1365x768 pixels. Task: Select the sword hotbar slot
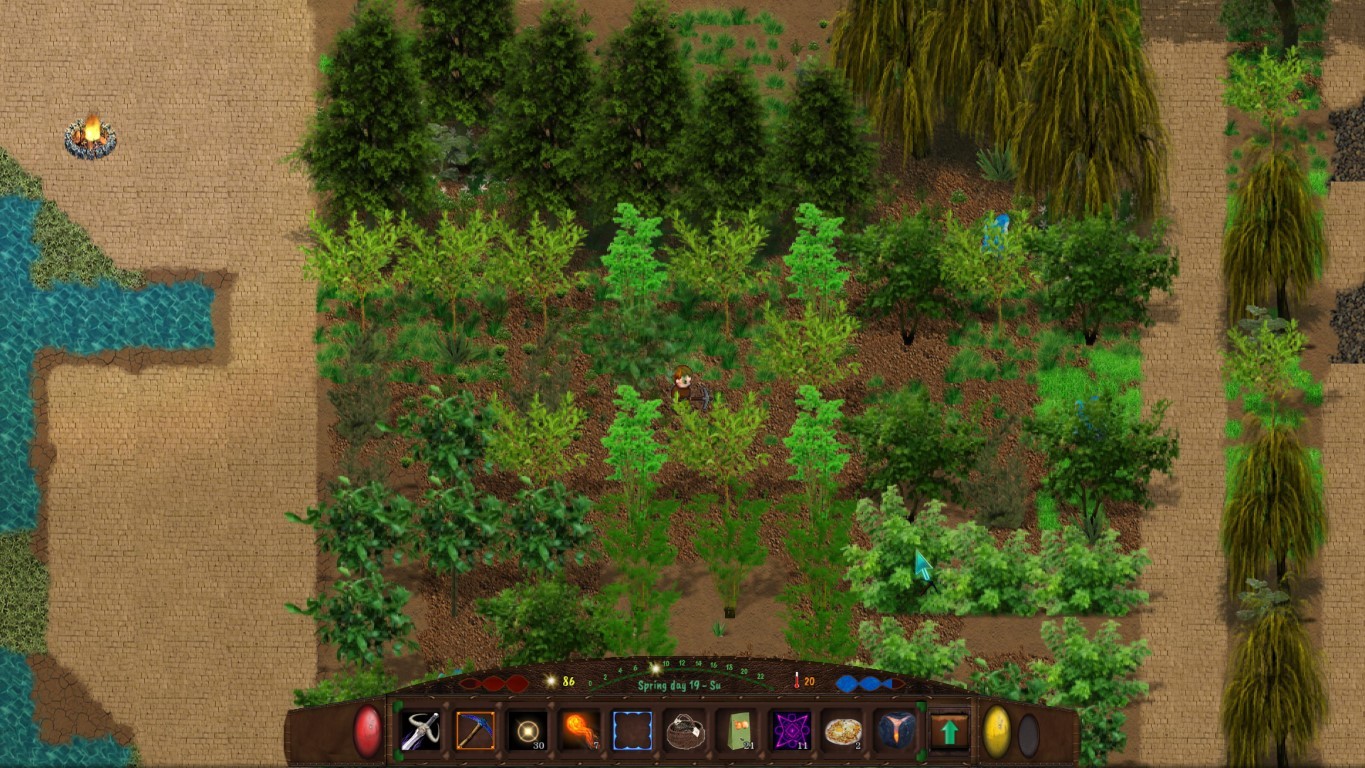421,730
